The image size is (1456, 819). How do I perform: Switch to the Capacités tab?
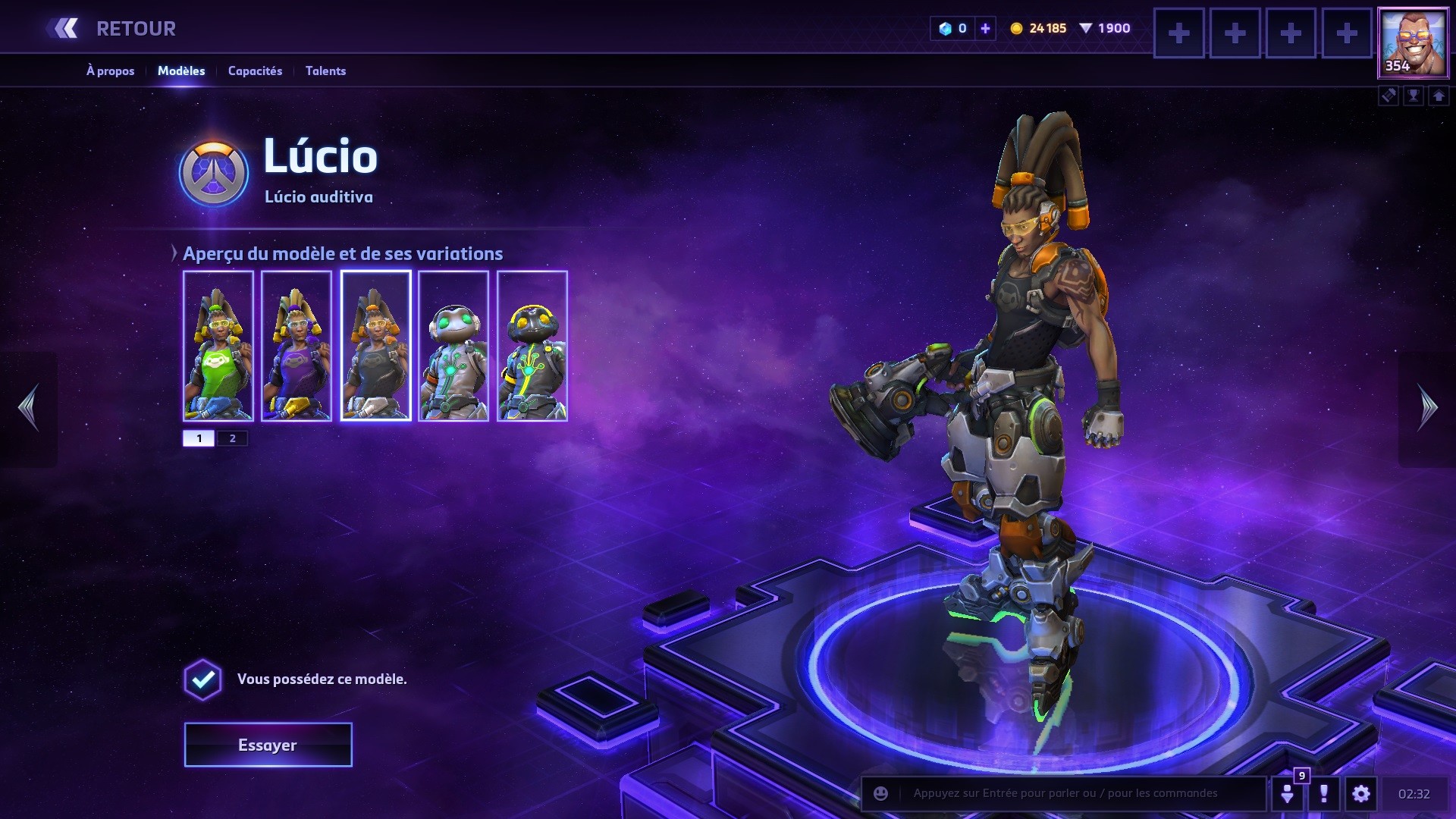pos(255,71)
